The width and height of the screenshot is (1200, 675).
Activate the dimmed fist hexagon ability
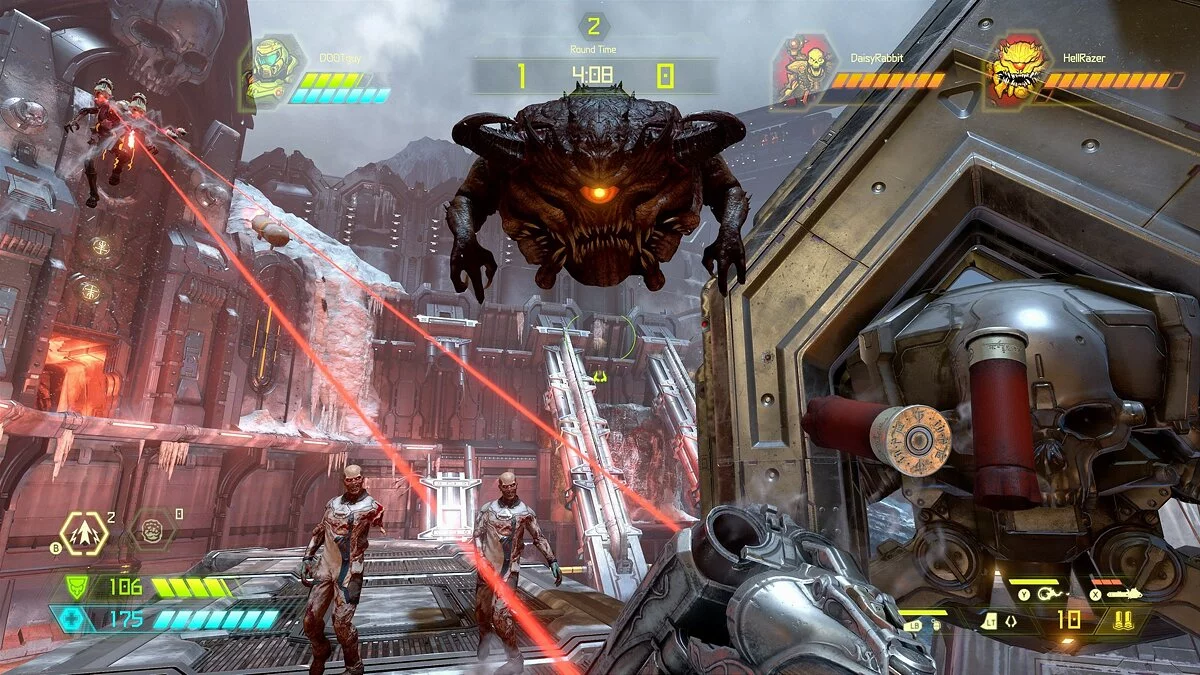[153, 528]
